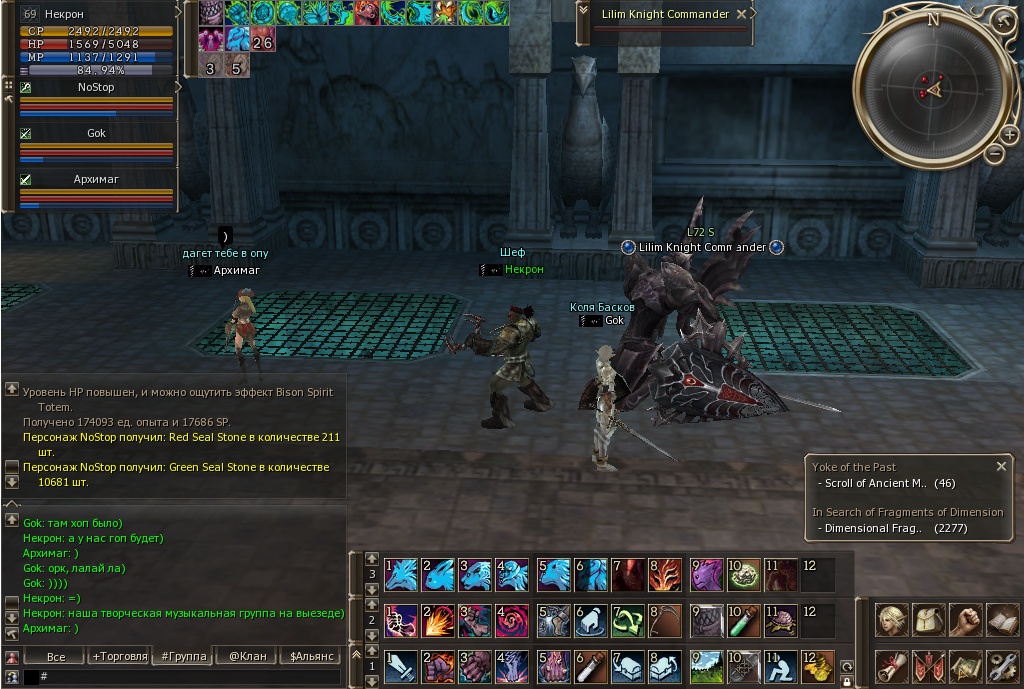Show the Все chat tab
This screenshot has height=689, width=1024.
click(x=56, y=657)
